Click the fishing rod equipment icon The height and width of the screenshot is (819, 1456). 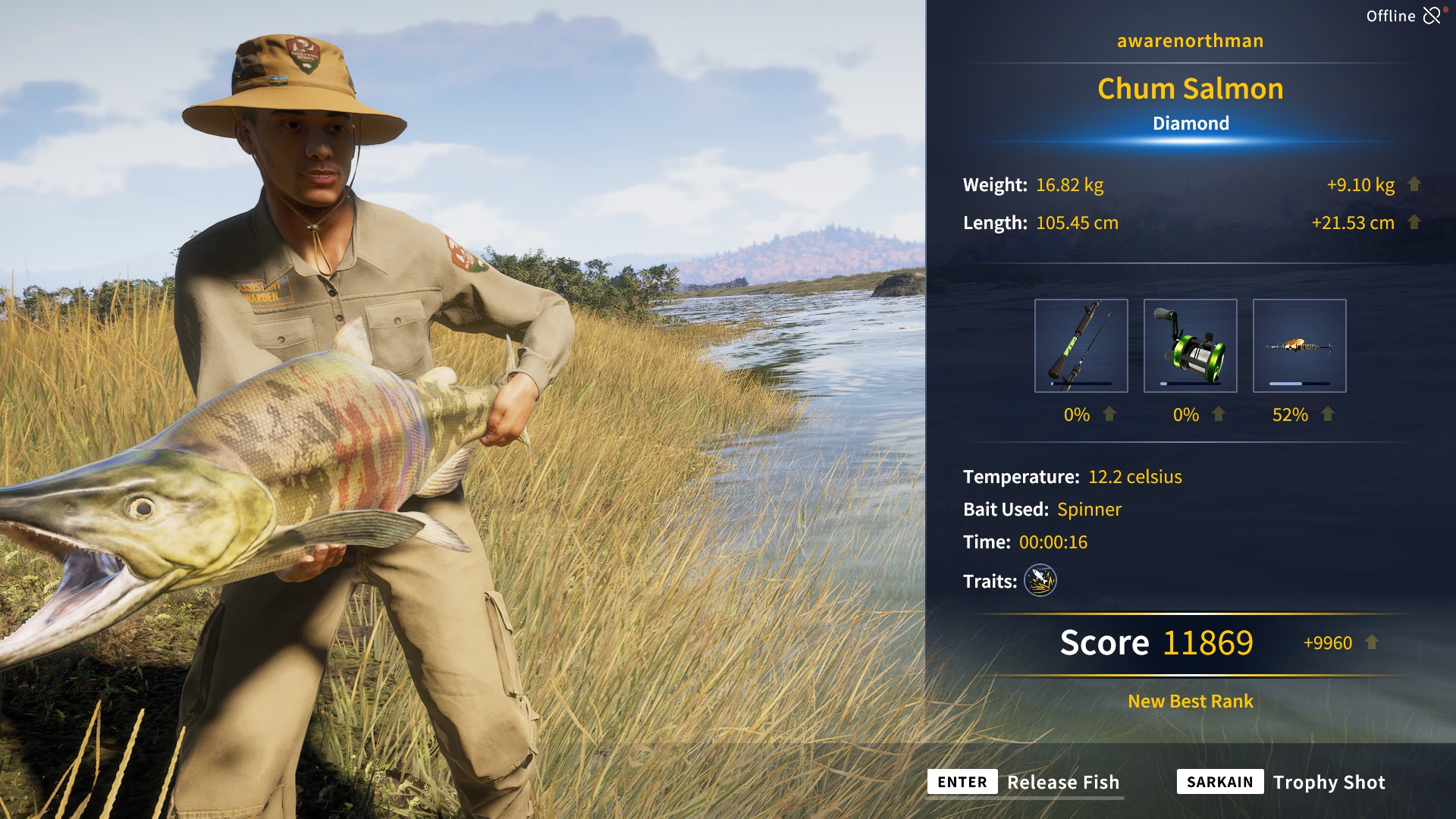click(1083, 345)
